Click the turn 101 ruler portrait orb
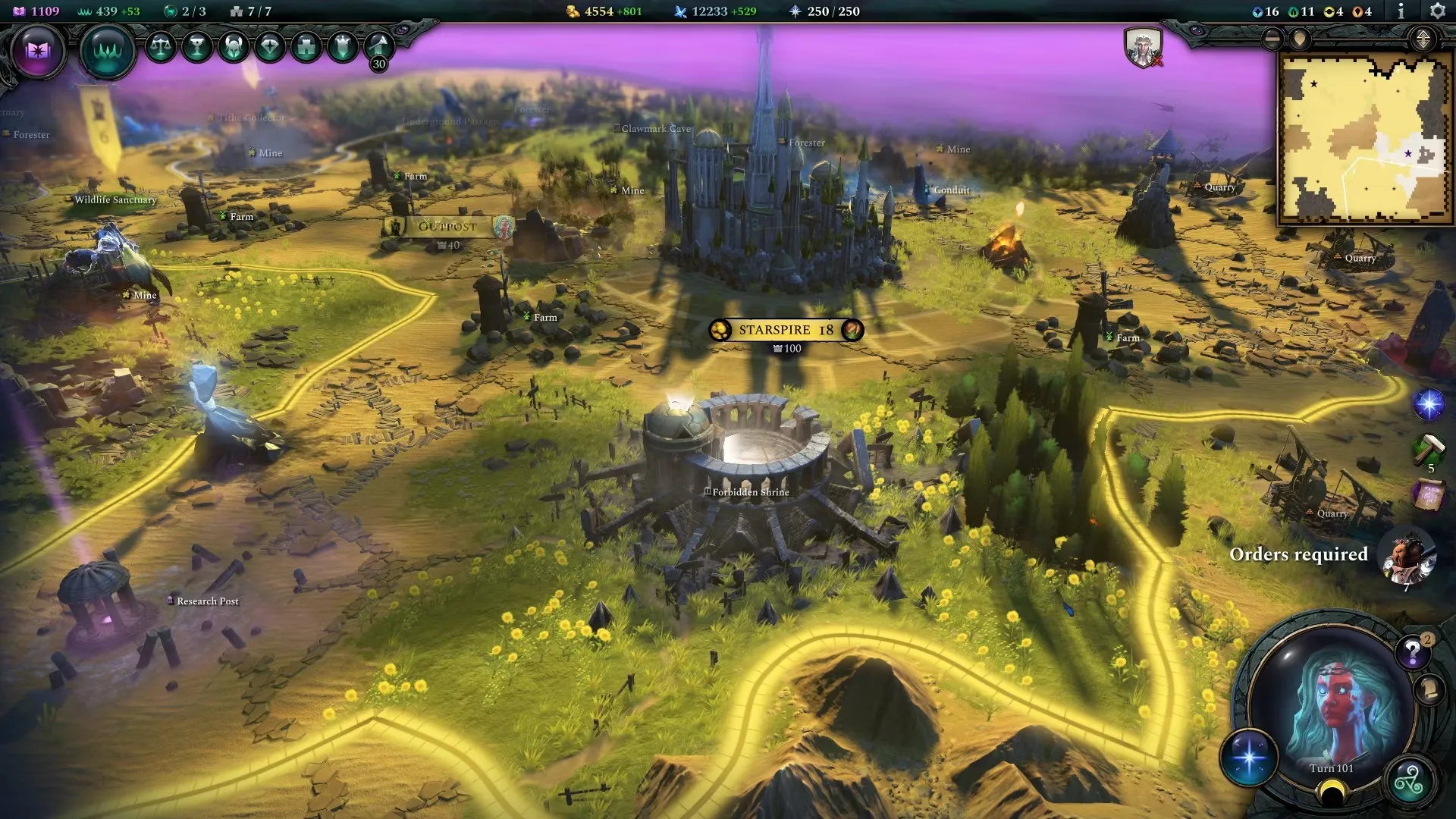 point(1332,705)
